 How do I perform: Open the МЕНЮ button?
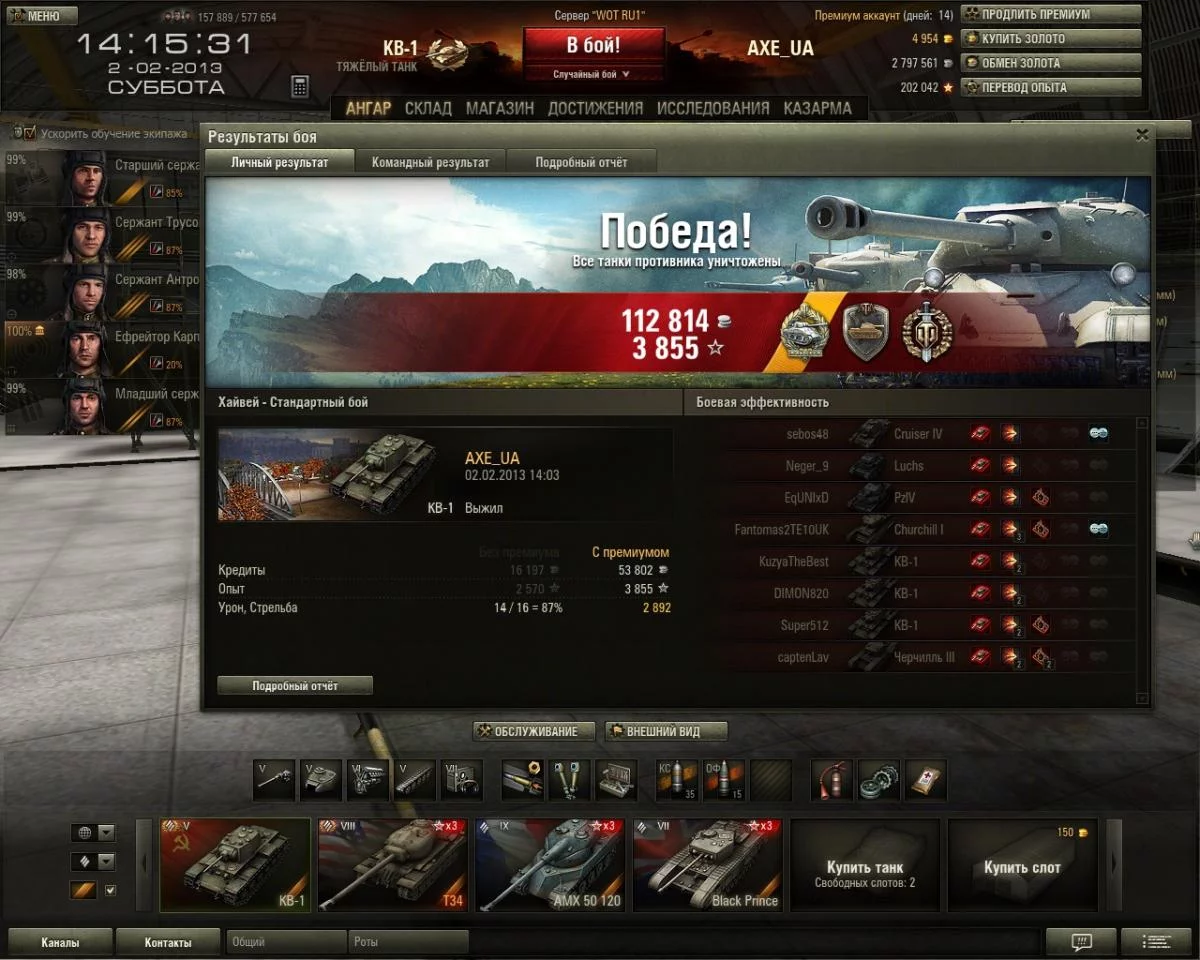(42, 16)
